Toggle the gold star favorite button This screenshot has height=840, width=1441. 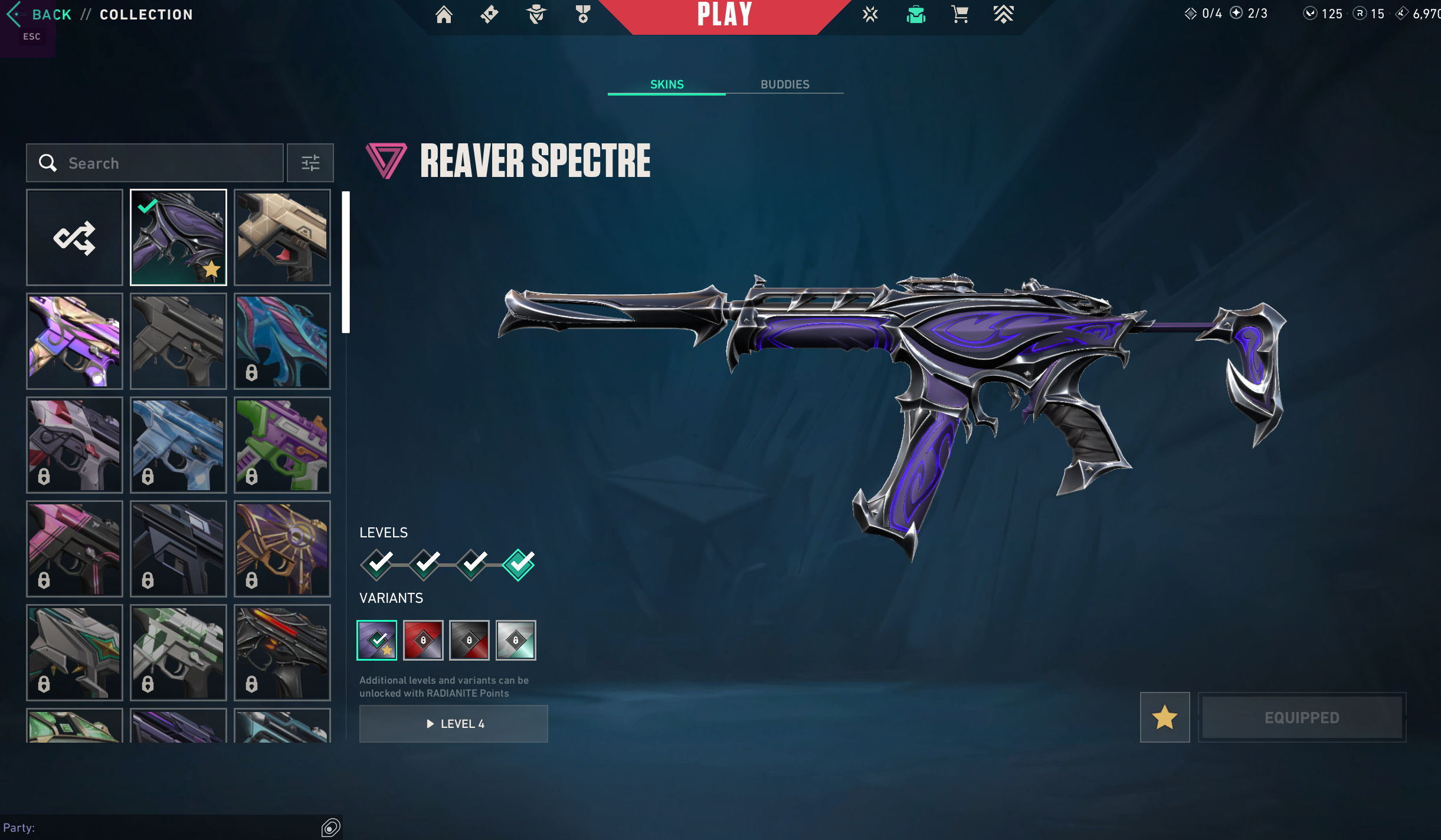[x=1165, y=717]
